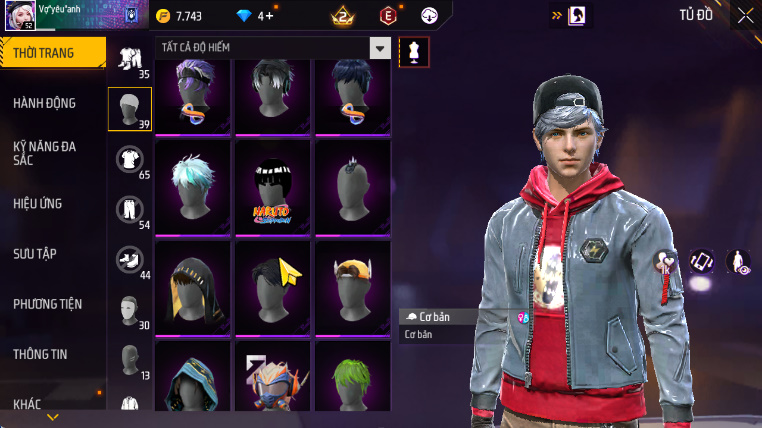Open Kỹ Năng Đa Sắc section
Viewport: 762px width, 428px height.
45,153
